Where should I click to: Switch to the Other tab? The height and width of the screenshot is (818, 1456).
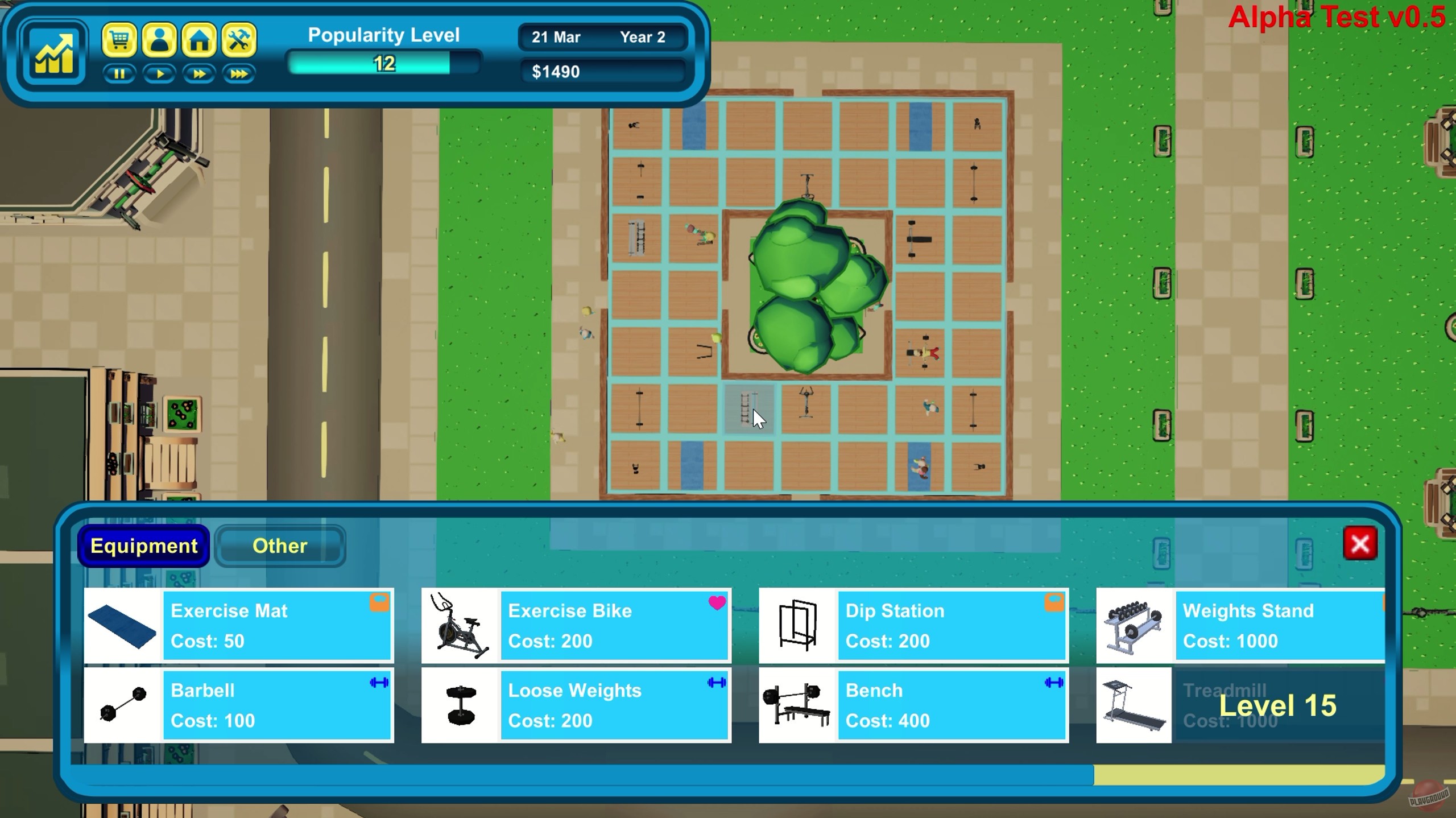point(279,546)
